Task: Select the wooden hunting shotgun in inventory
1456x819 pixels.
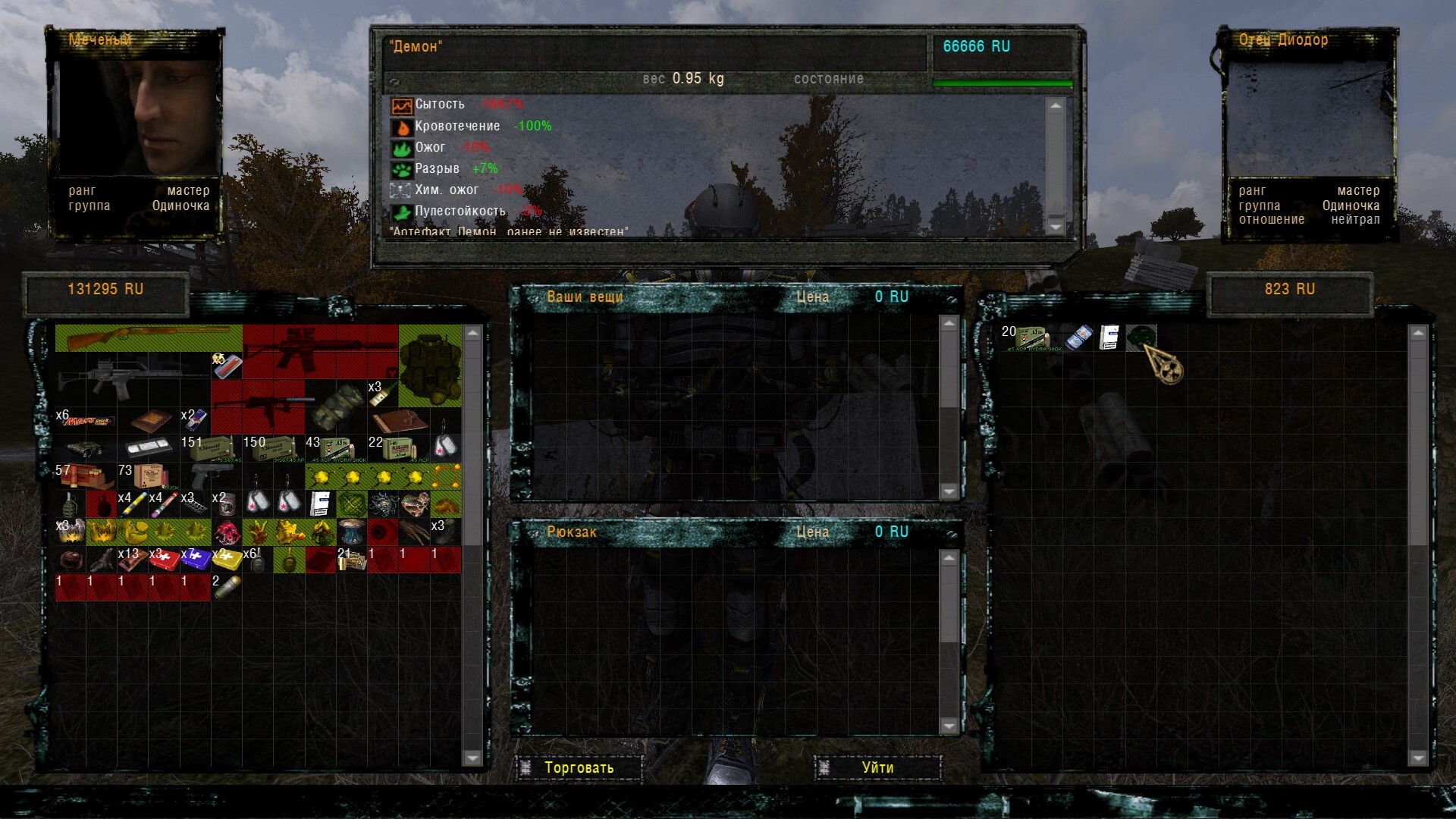Action: (148, 337)
